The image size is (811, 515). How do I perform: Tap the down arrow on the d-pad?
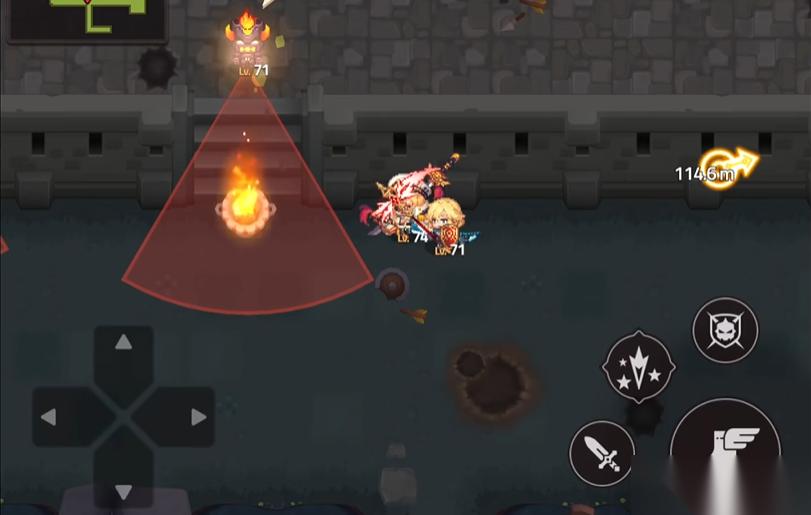click(123, 491)
